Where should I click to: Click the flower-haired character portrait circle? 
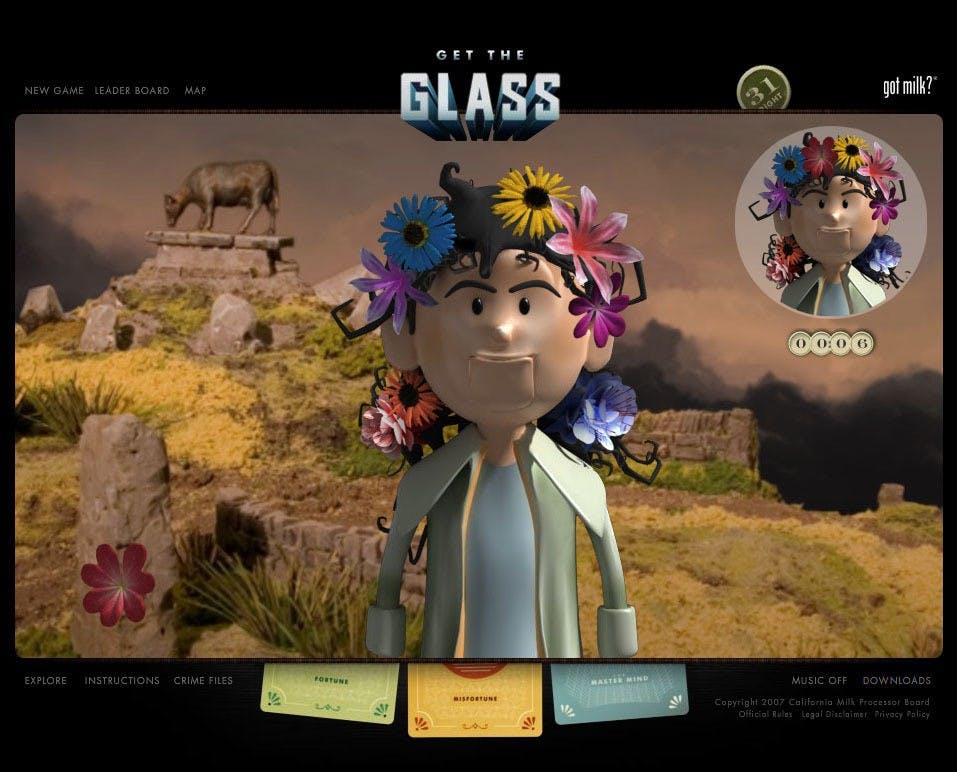[831, 222]
